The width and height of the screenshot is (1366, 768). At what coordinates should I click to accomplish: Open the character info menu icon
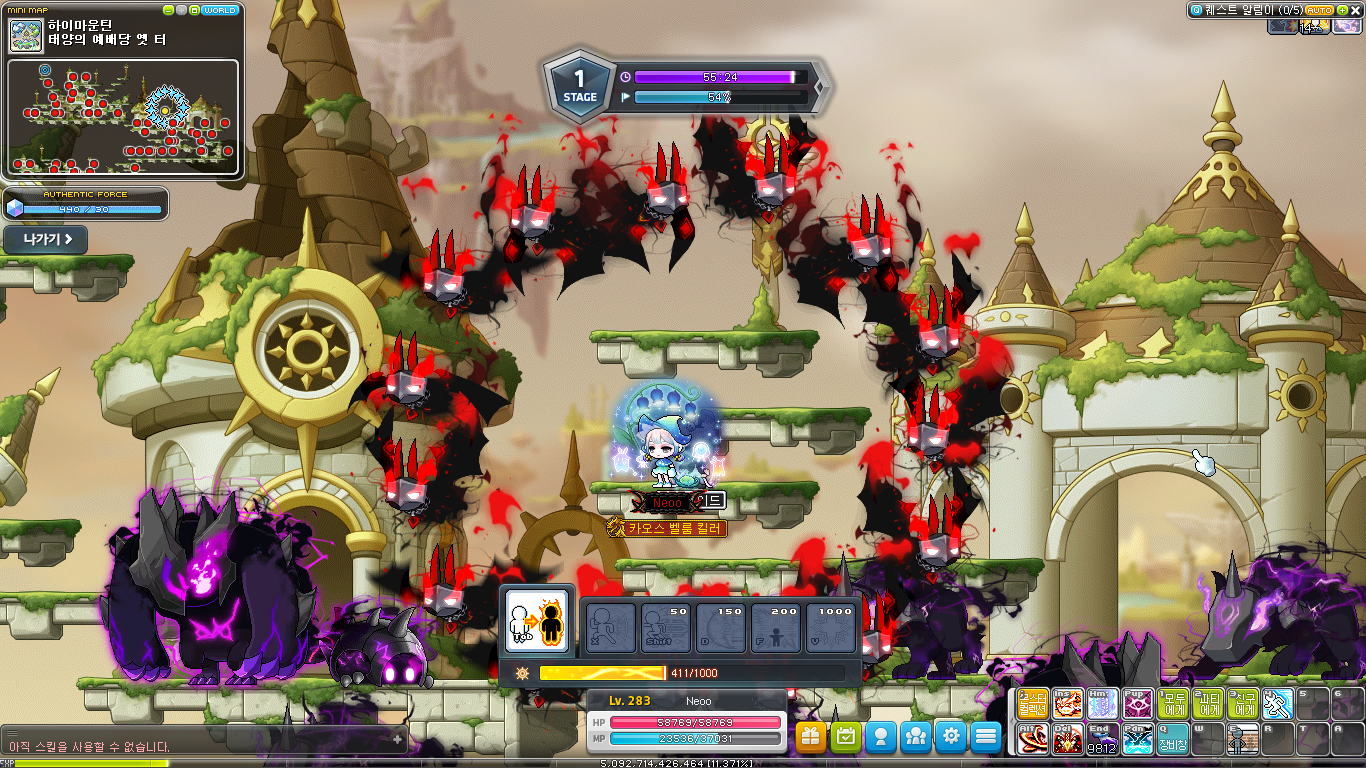tap(881, 737)
